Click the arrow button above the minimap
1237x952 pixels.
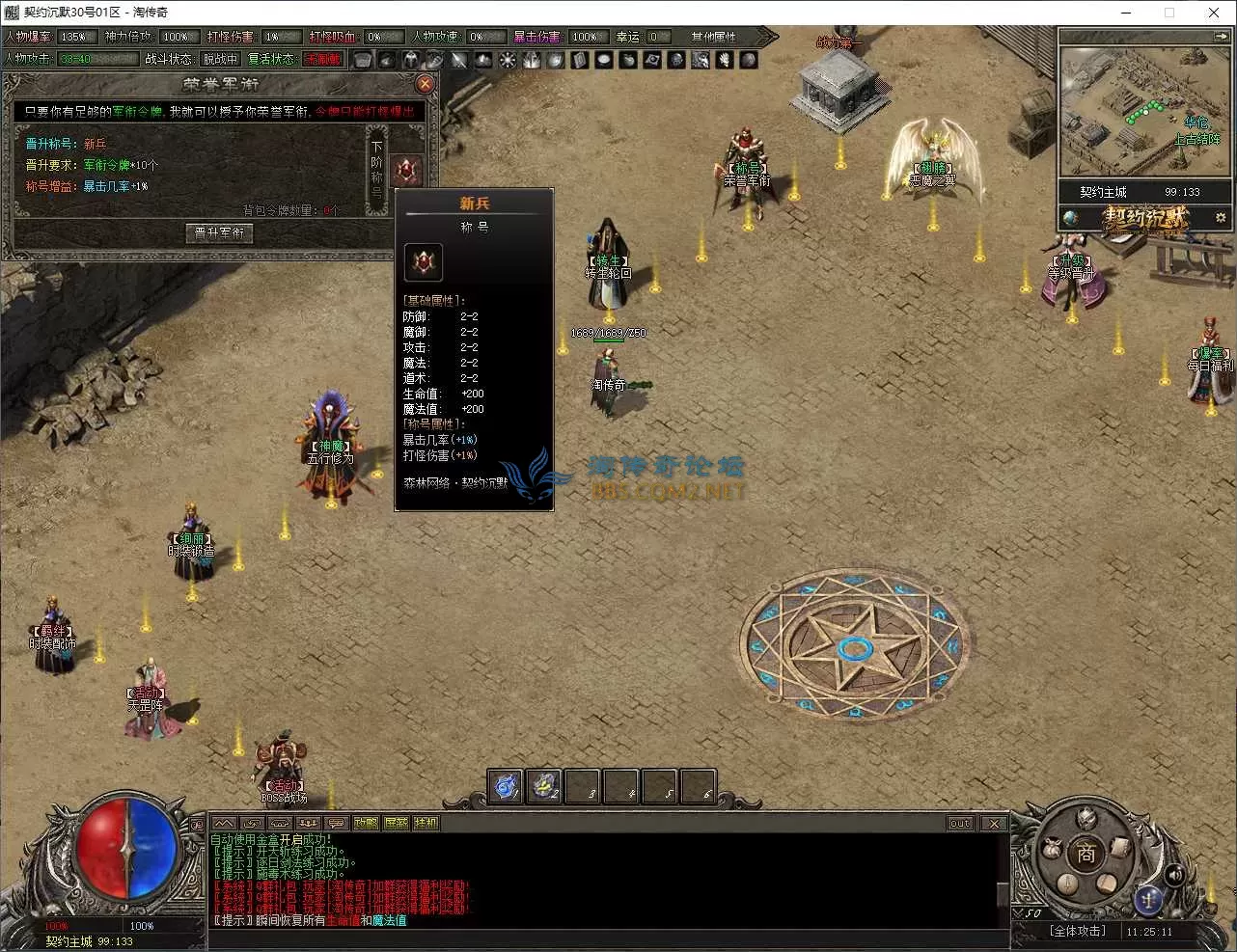click(x=1221, y=37)
